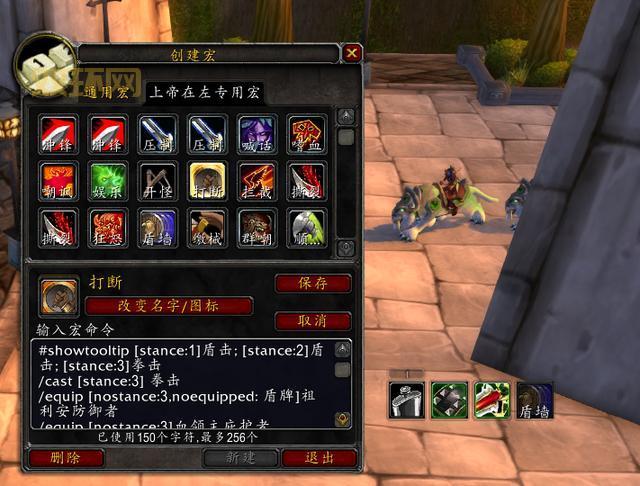Pick the green 娱乐 macro

point(108,180)
